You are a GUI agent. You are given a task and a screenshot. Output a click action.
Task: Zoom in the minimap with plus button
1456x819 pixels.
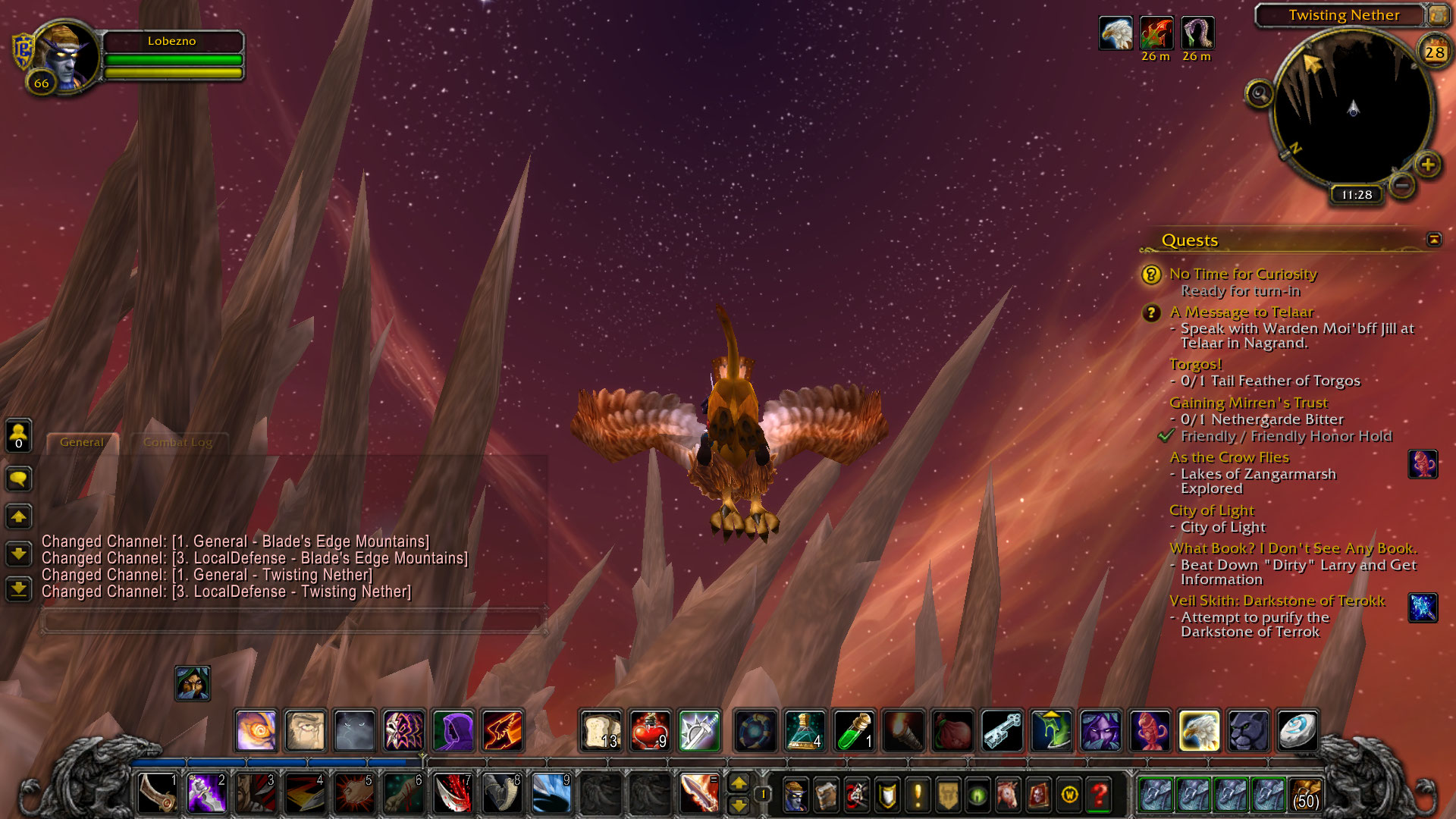click(x=1428, y=165)
